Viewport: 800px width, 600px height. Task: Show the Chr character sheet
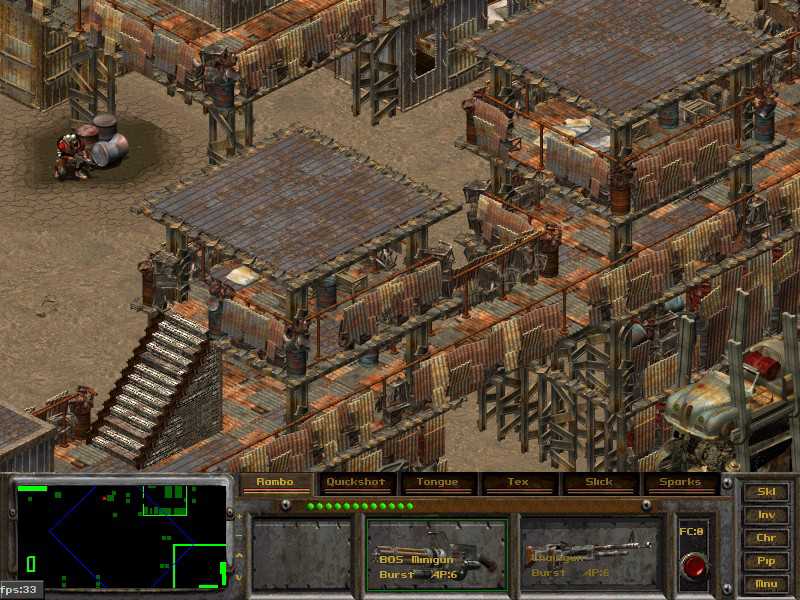(x=766, y=538)
